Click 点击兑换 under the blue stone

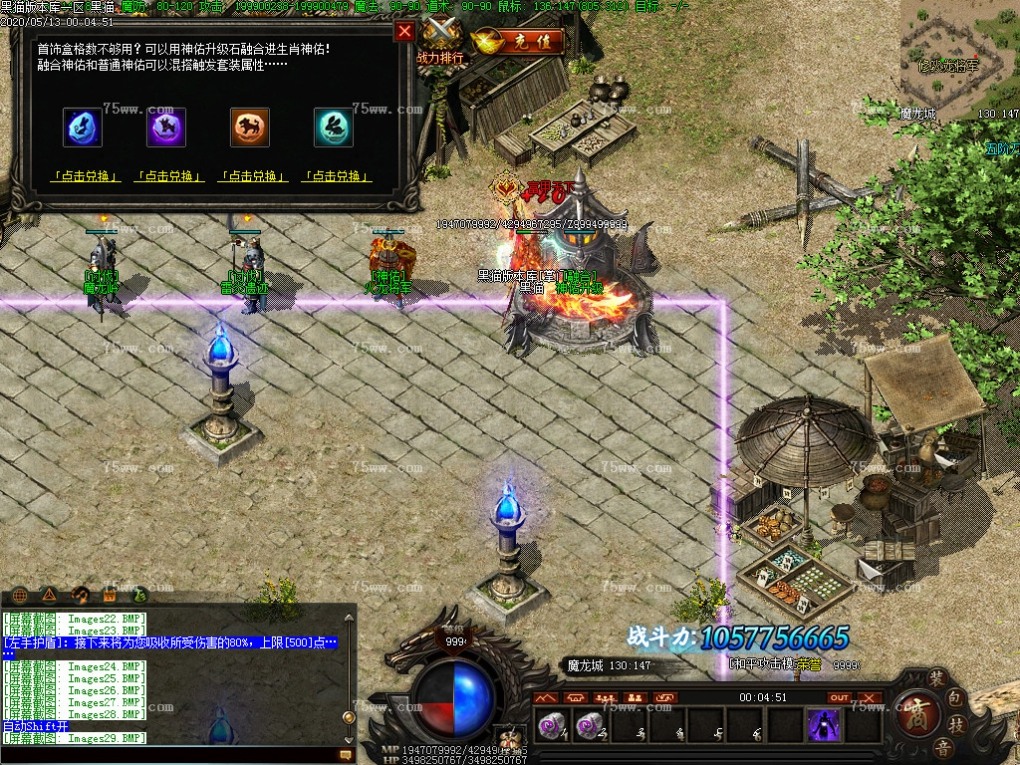click(x=85, y=177)
